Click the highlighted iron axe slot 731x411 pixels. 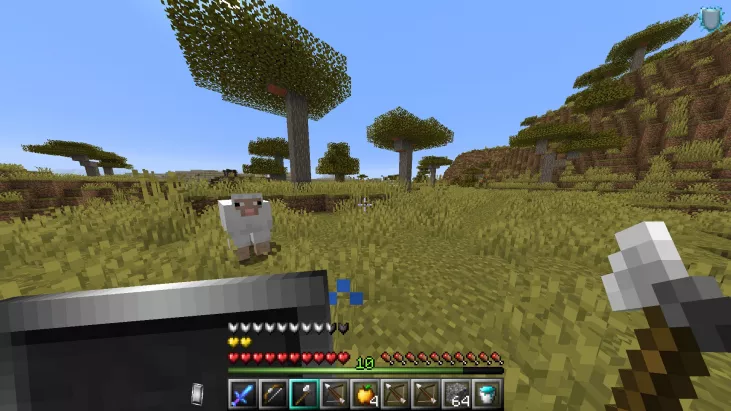click(303, 393)
